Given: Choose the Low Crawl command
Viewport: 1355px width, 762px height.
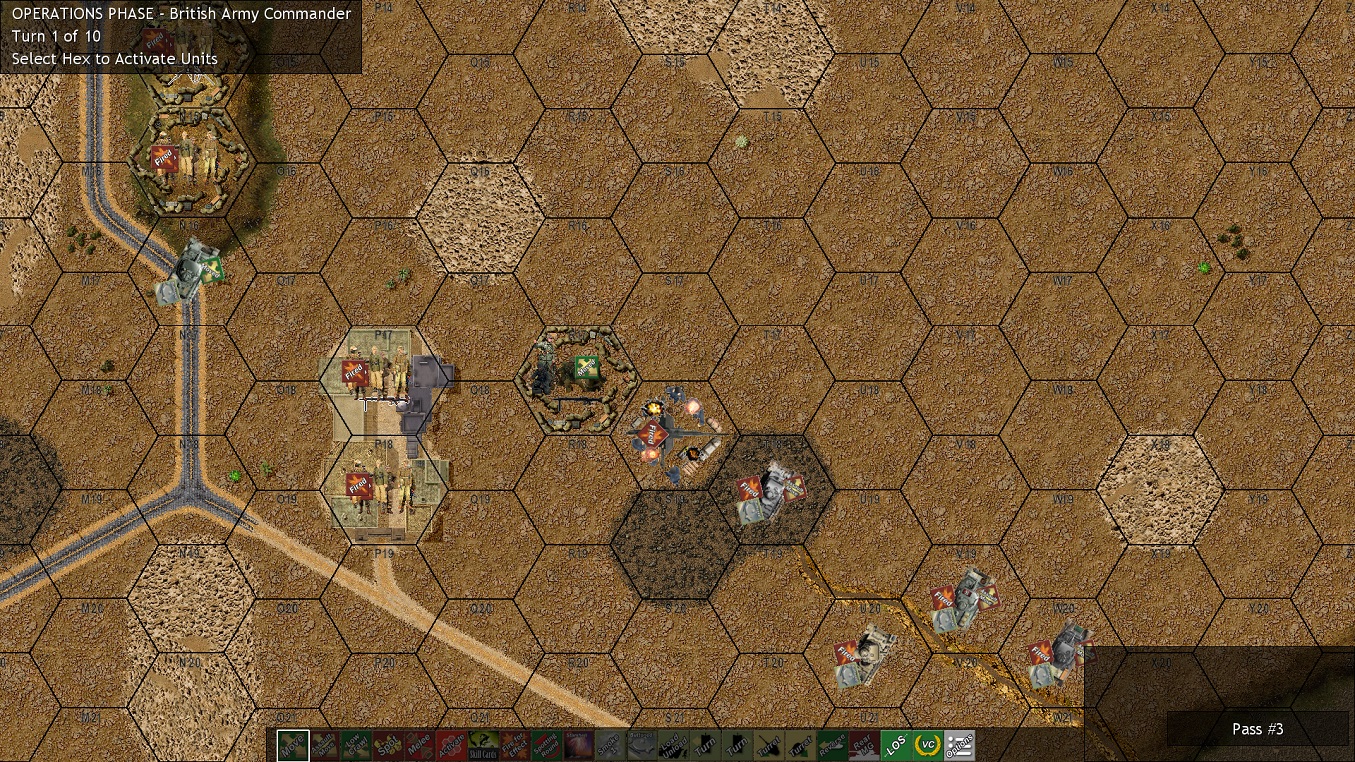Looking at the screenshot, I should point(355,745).
